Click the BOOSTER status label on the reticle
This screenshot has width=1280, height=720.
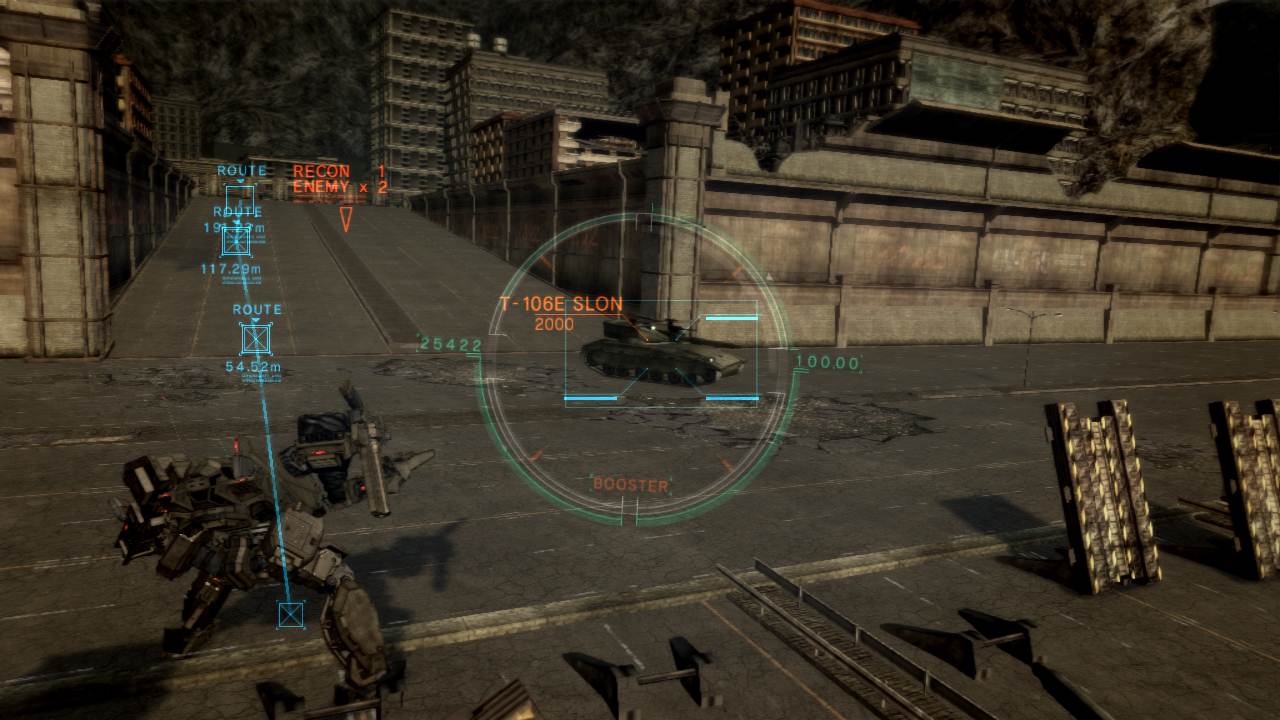tap(632, 484)
